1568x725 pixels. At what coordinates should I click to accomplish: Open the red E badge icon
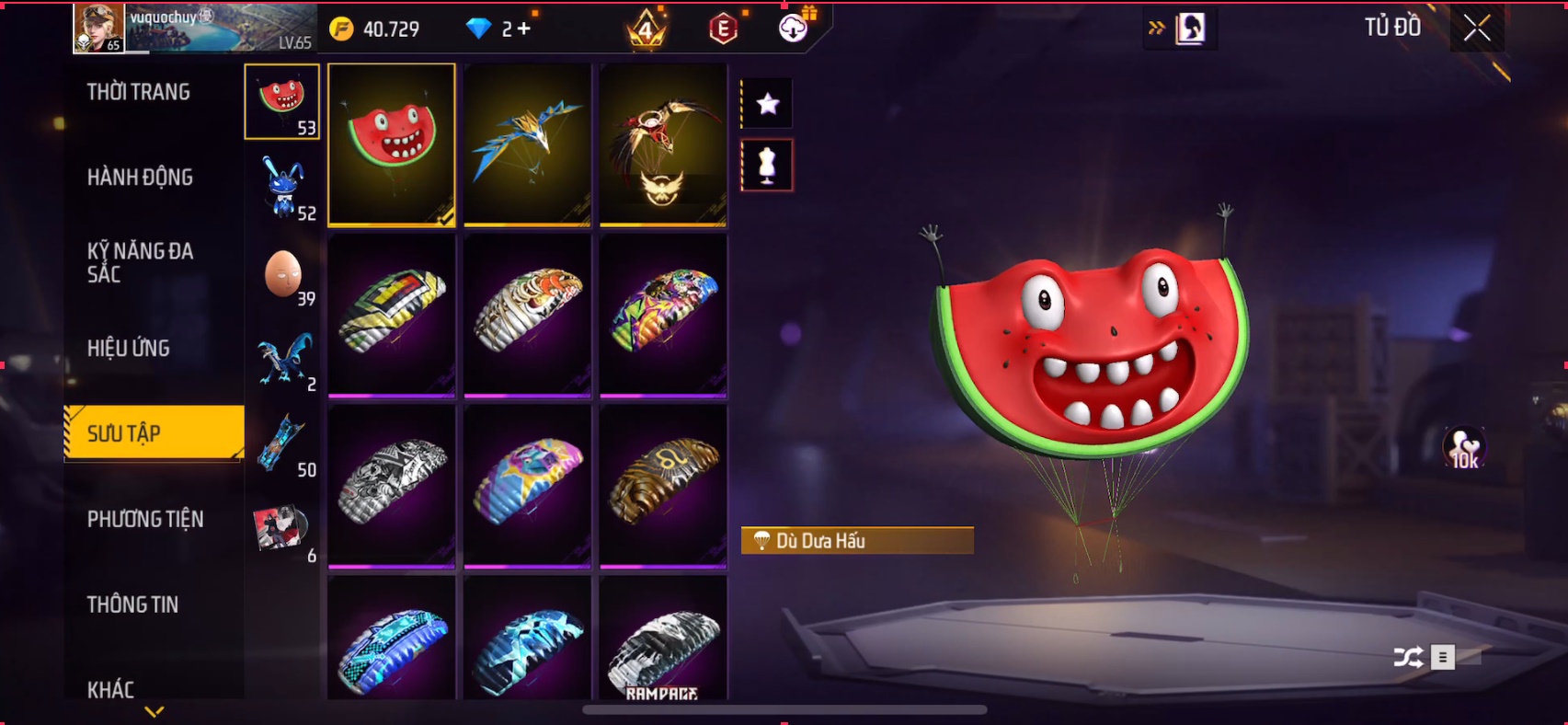(724, 29)
